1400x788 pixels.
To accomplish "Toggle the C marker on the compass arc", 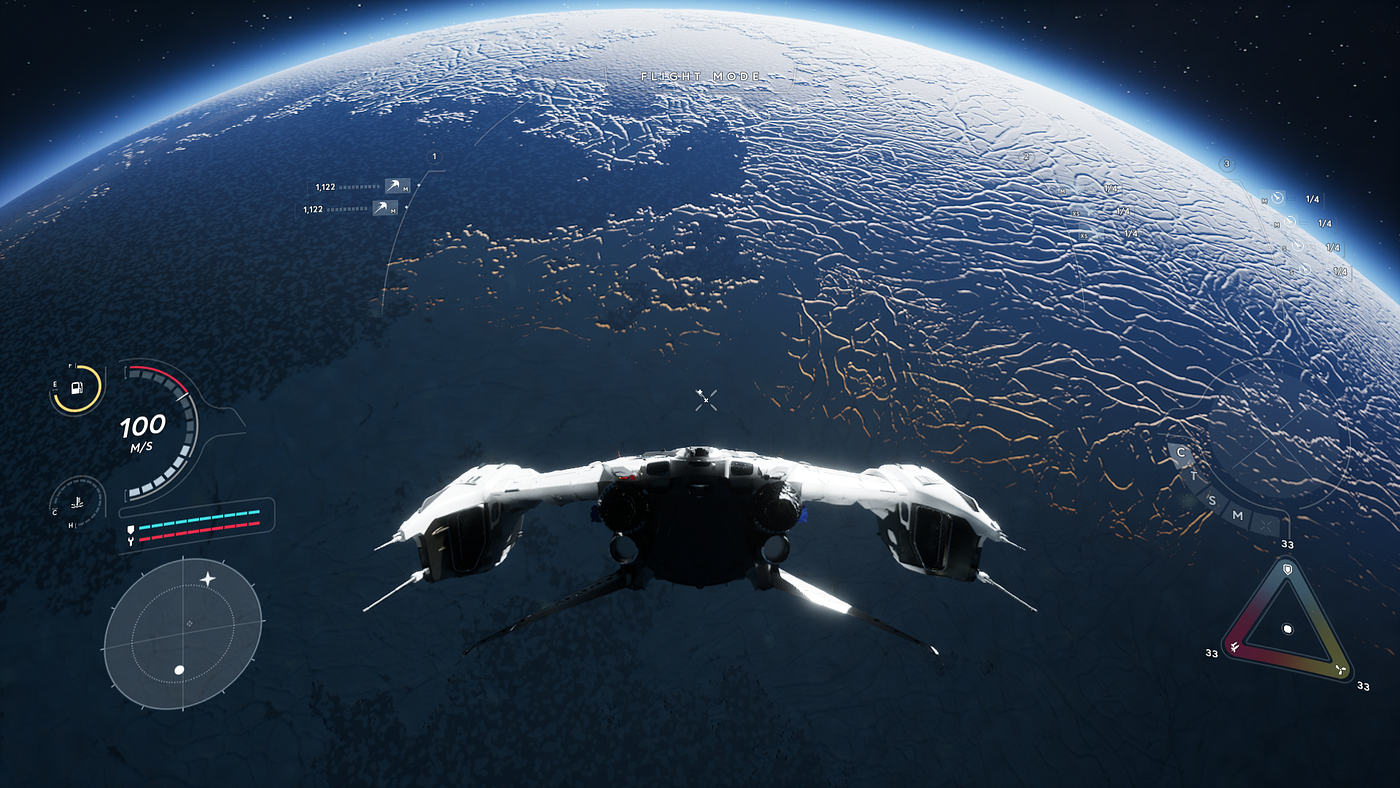I will click(x=1180, y=452).
